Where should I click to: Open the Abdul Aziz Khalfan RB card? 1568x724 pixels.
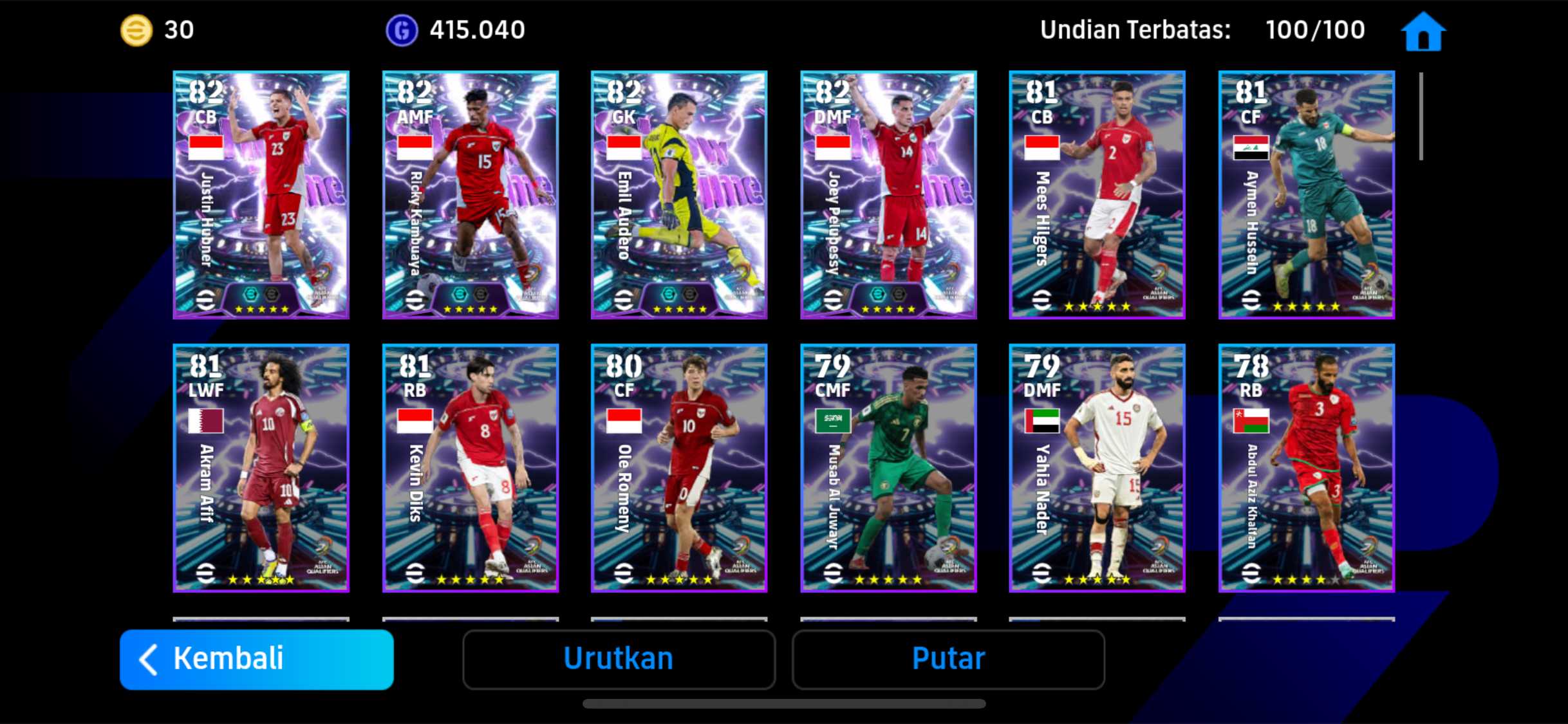click(1306, 468)
